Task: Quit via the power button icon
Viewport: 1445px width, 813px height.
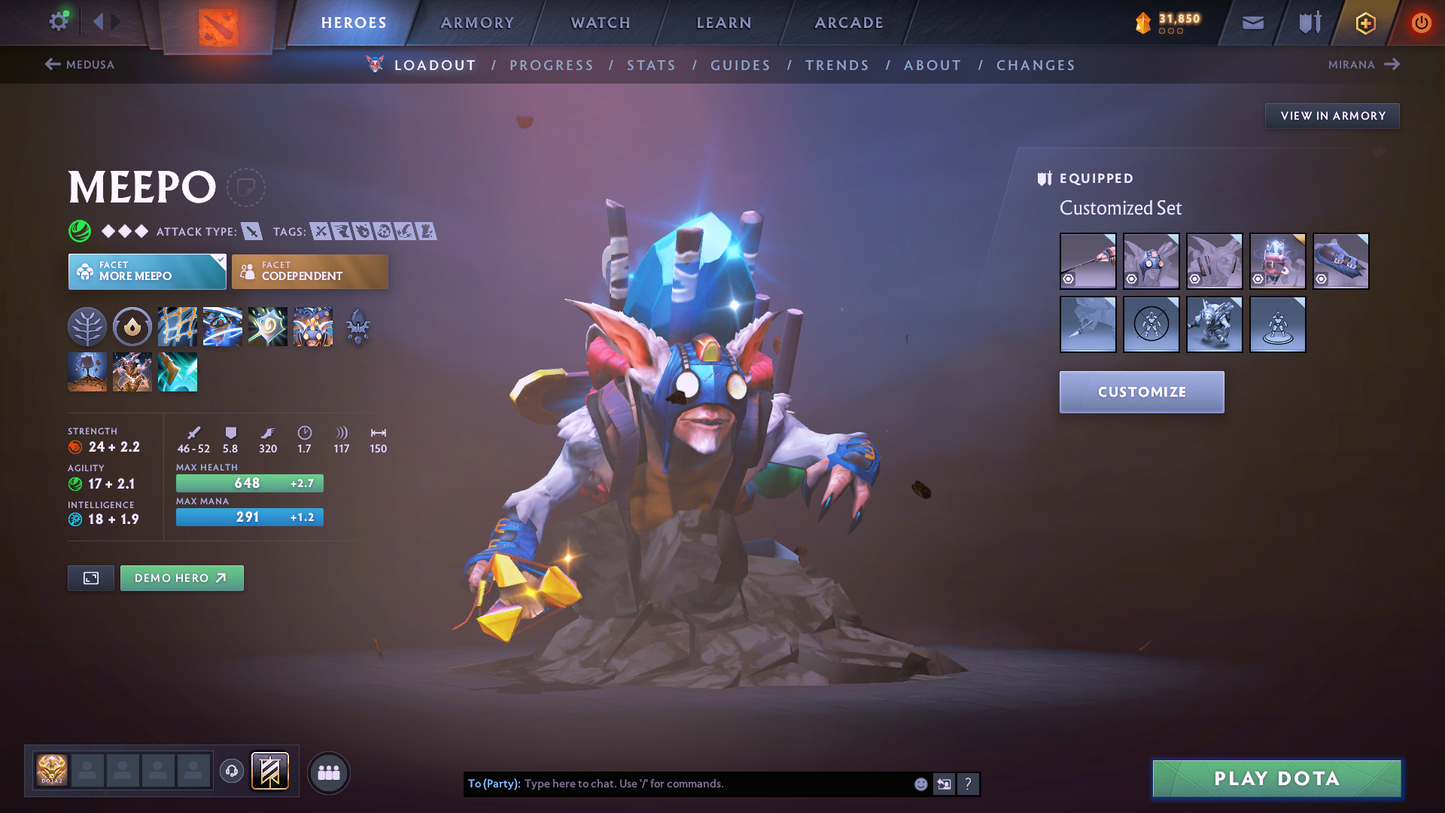Action: coord(1420,23)
